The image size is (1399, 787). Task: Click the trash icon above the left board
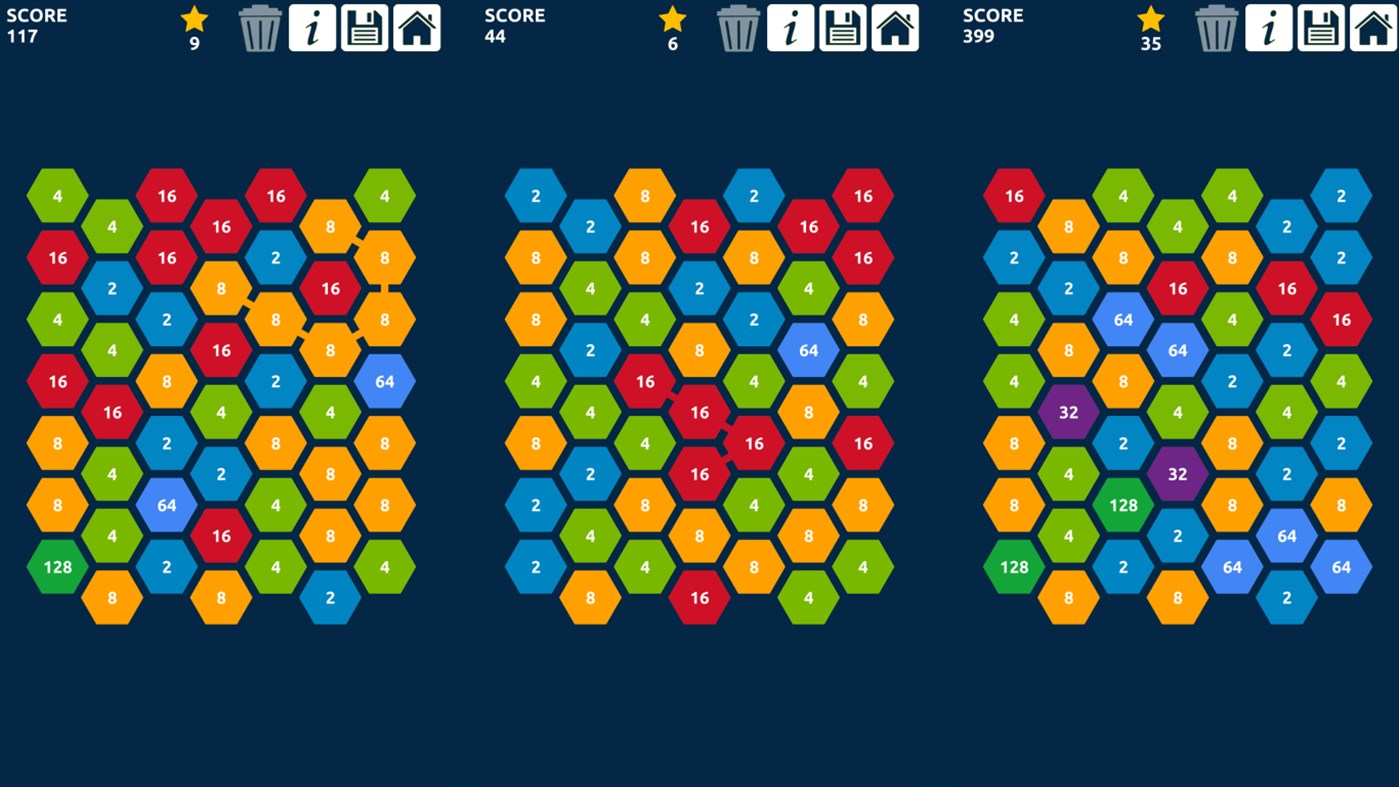coord(260,27)
